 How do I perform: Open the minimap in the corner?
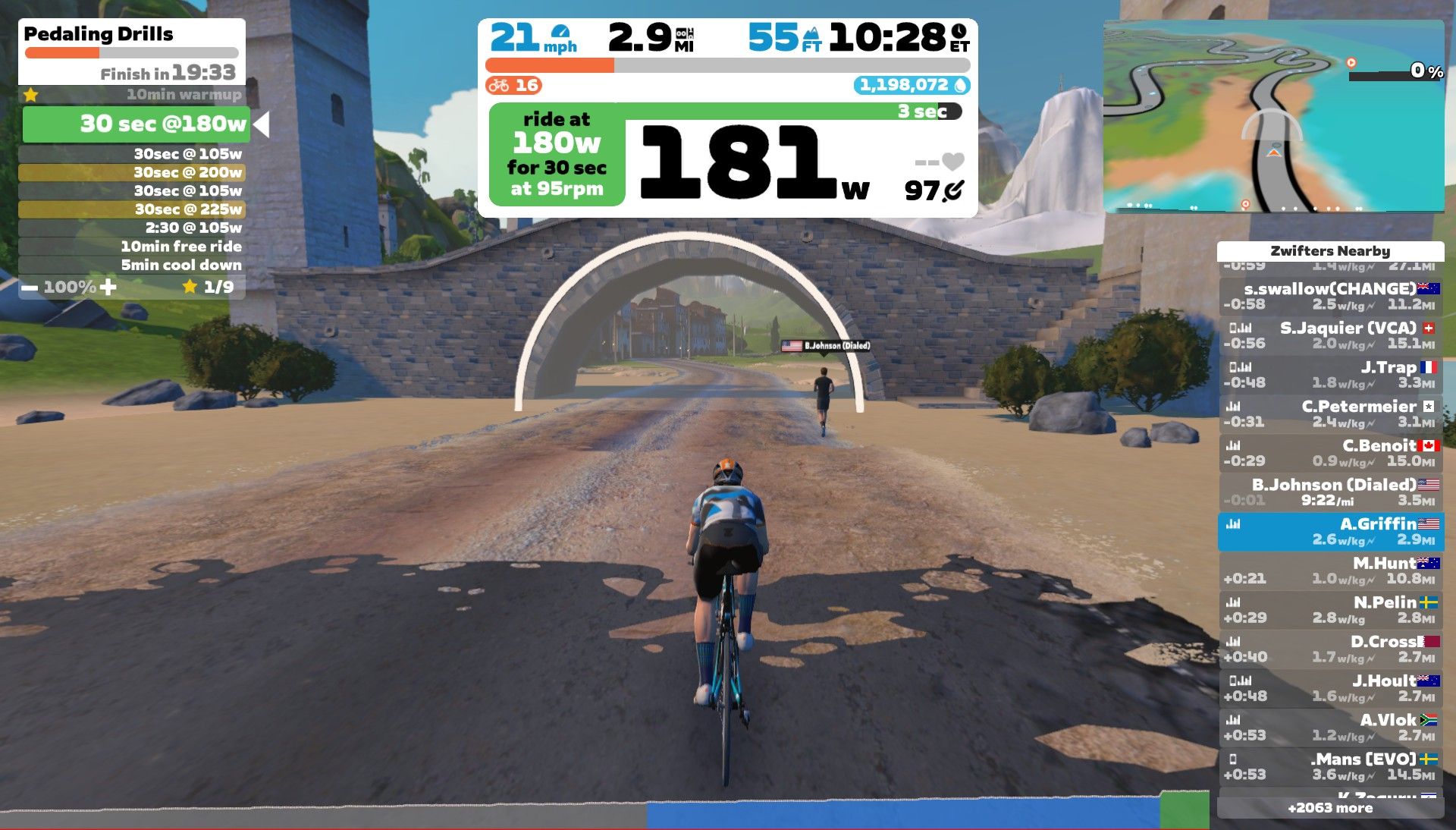click(x=1273, y=116)
